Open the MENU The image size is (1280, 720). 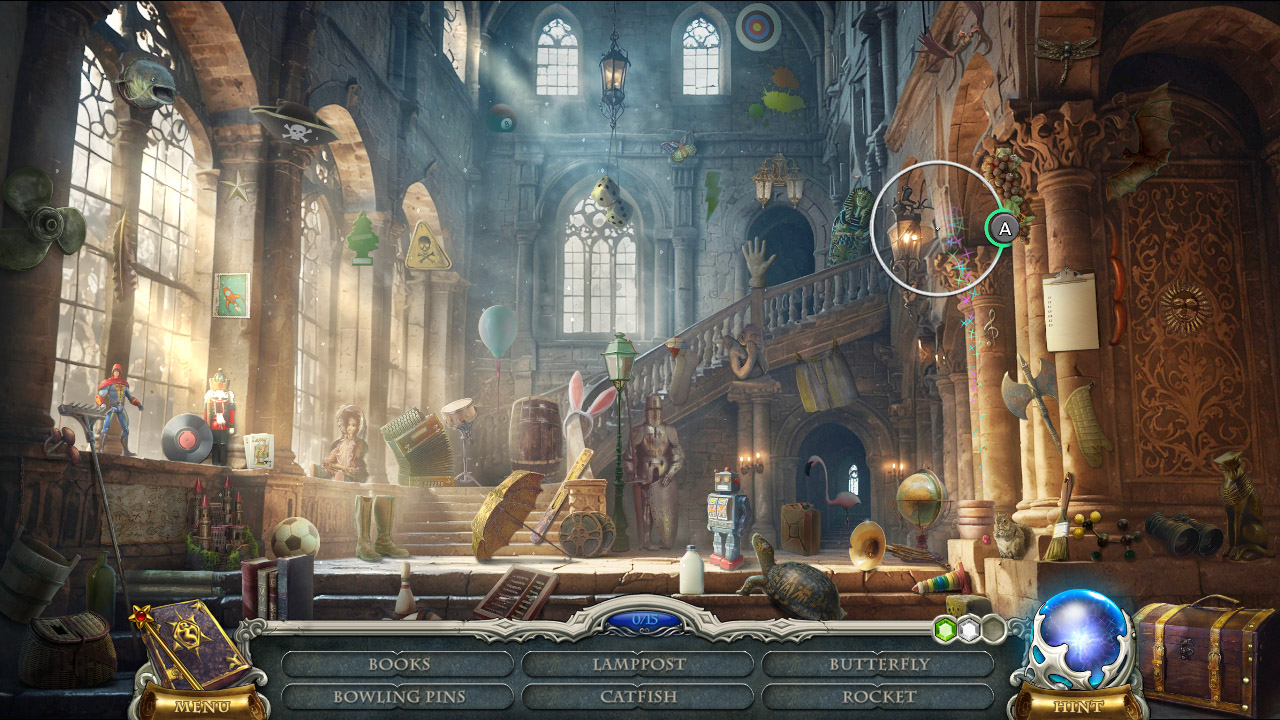pyautogui.click(x=200, y=705)
